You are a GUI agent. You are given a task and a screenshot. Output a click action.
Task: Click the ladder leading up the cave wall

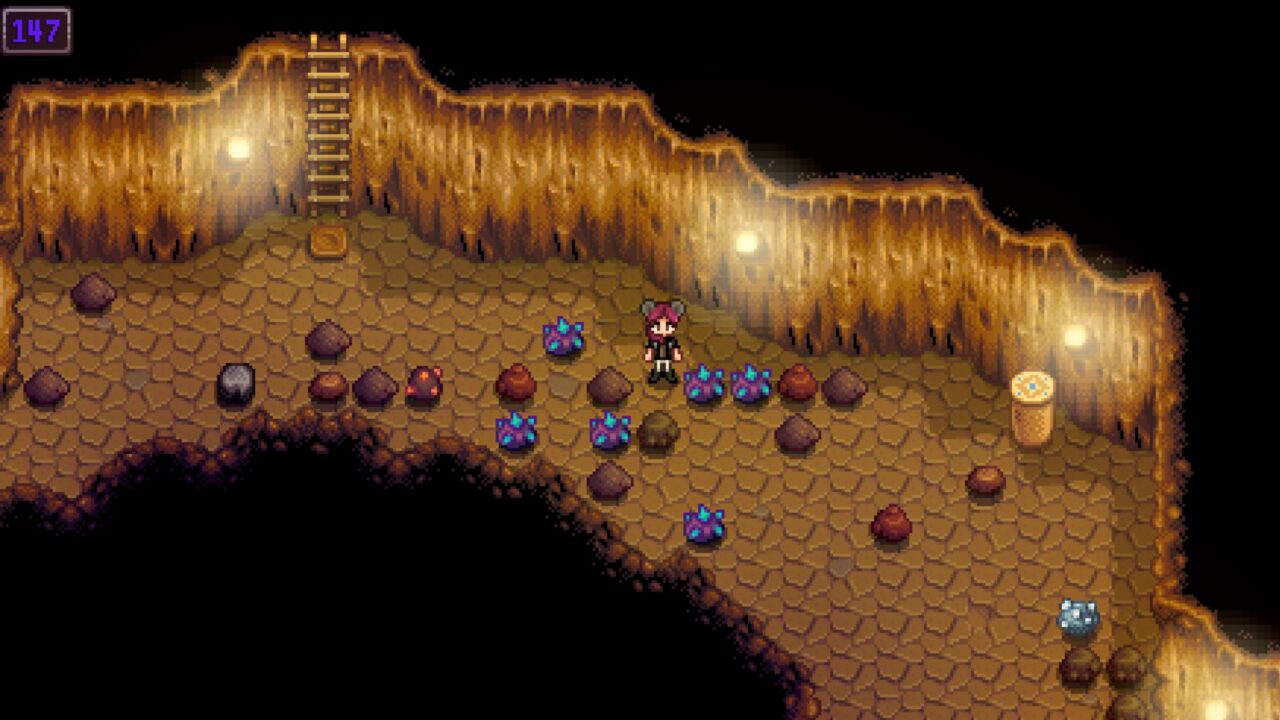tap(327, 120)
